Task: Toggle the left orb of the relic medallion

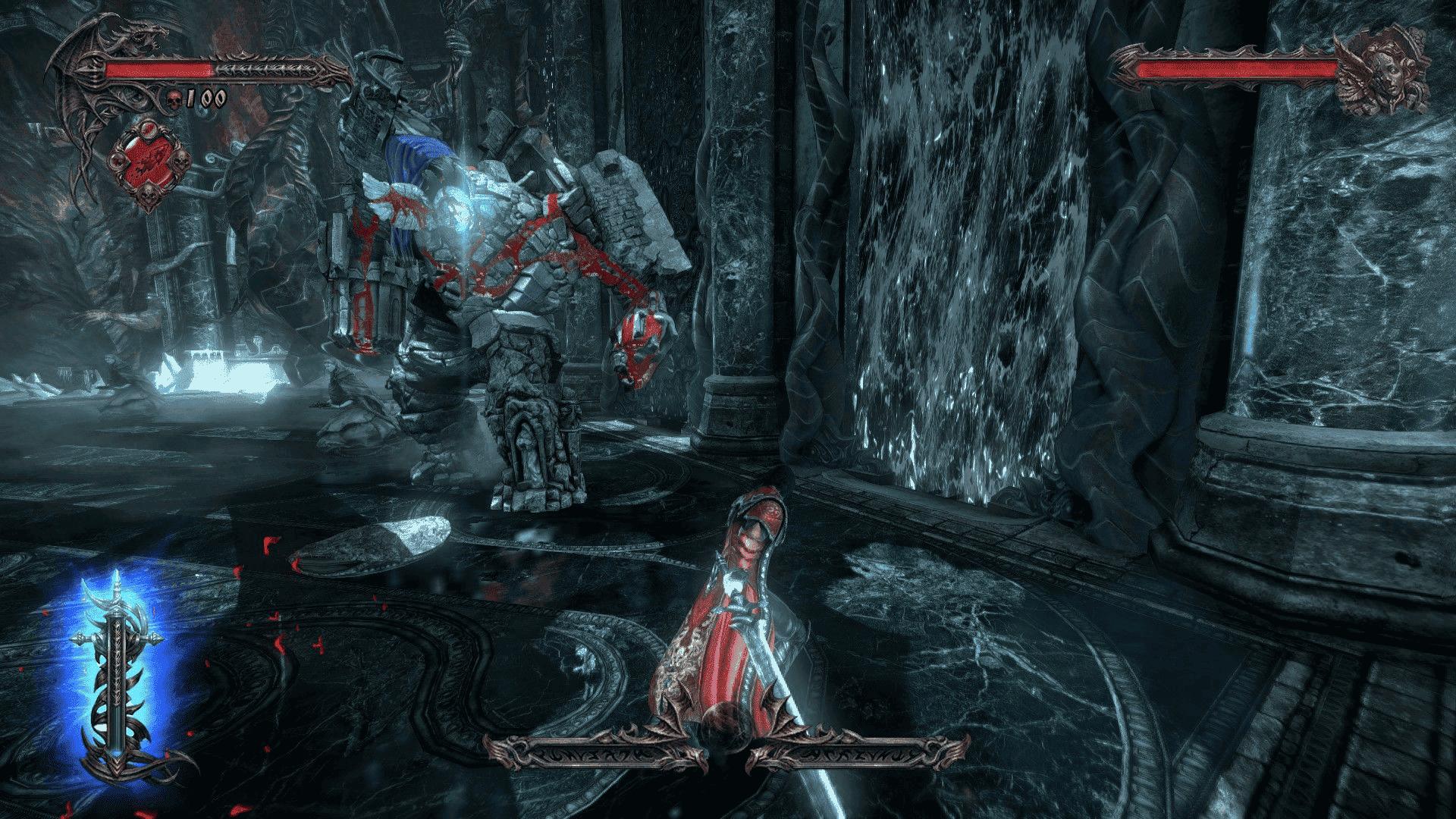Action: [118, 161]
